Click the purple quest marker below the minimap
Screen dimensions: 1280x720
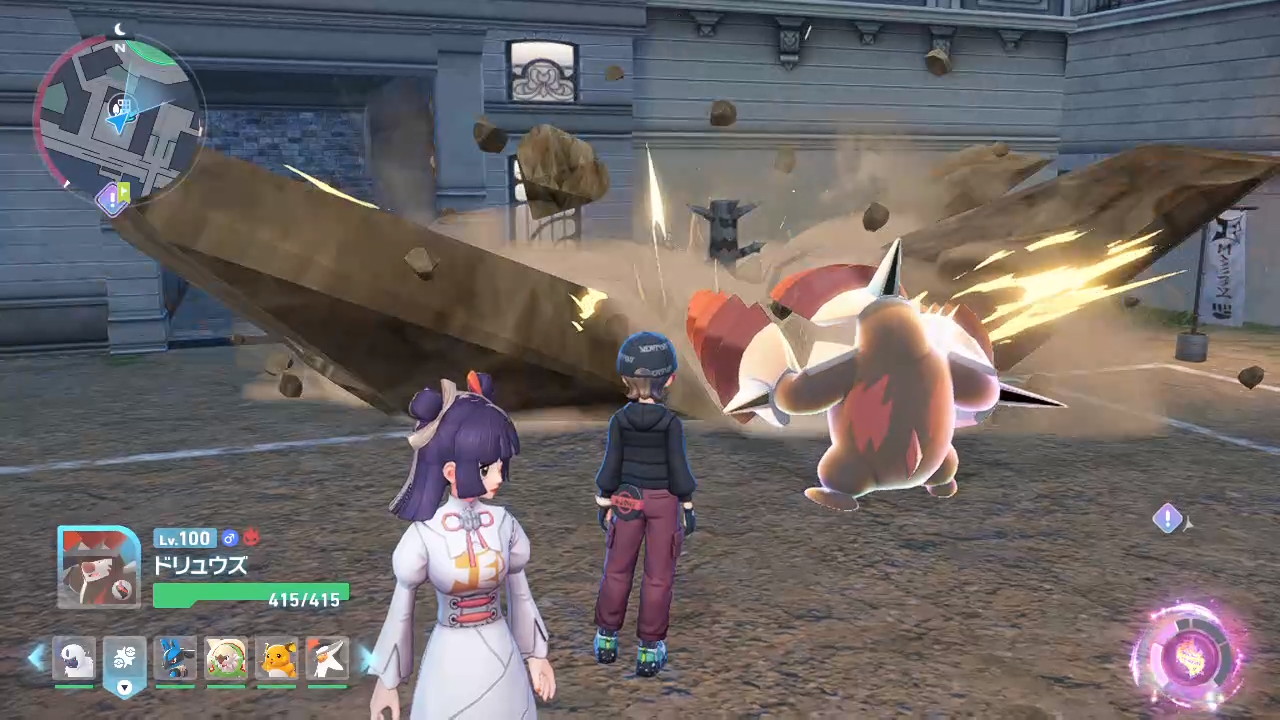coord(110,199)
